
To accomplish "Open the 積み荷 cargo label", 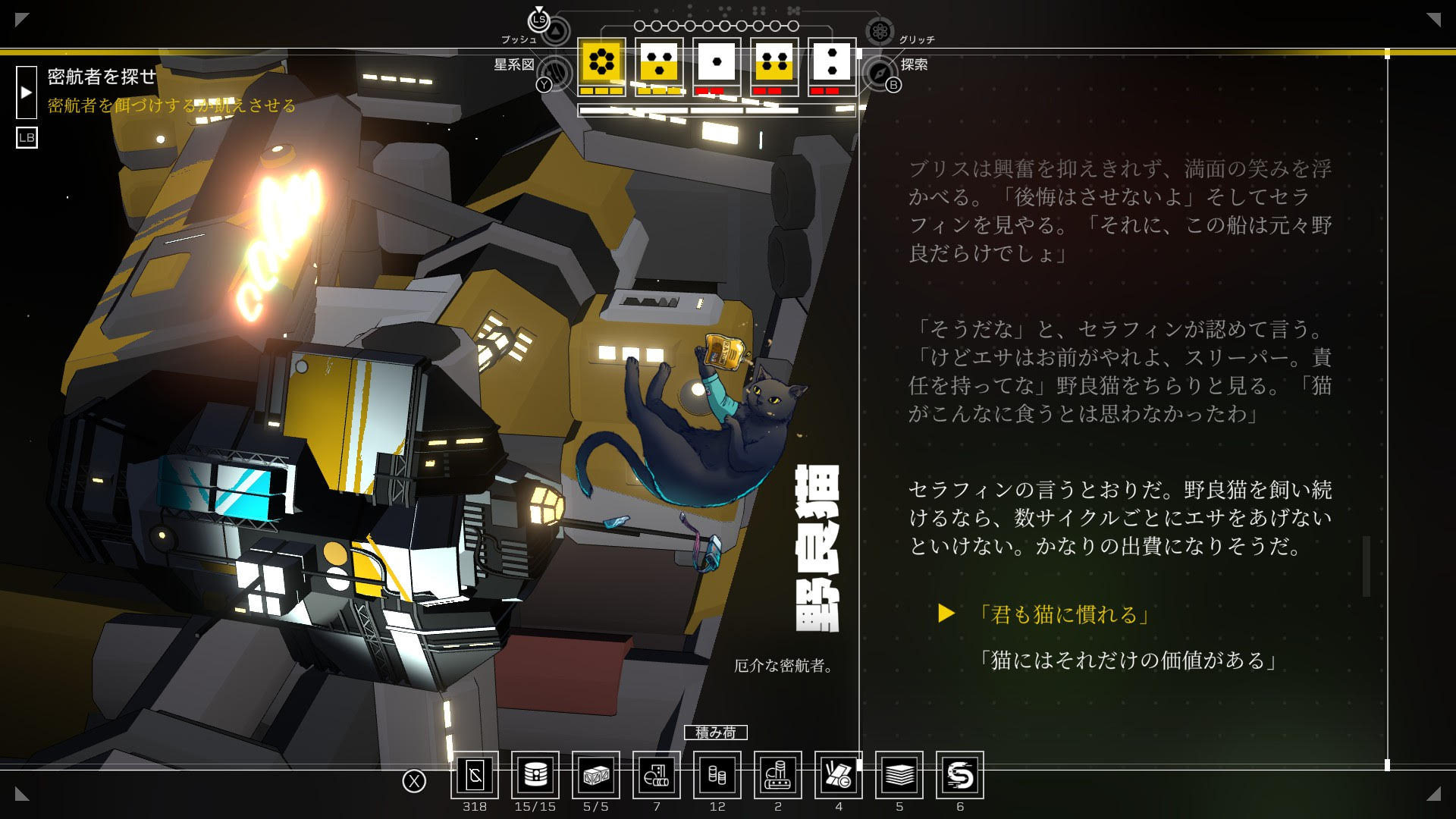I will click(716, 733).
